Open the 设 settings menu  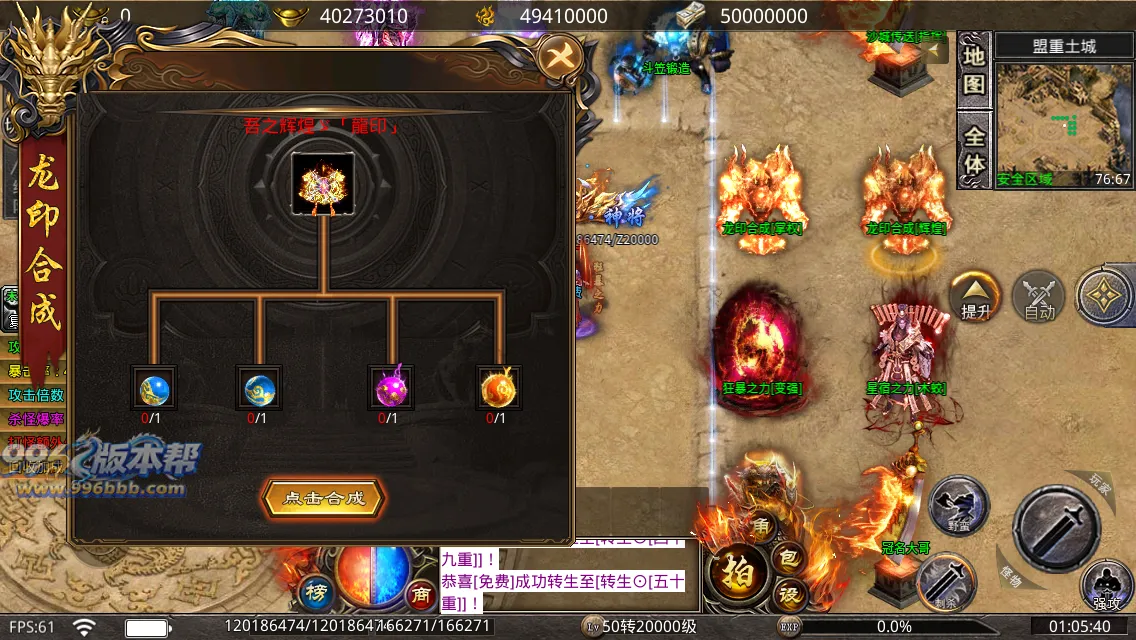coord(790,594)
